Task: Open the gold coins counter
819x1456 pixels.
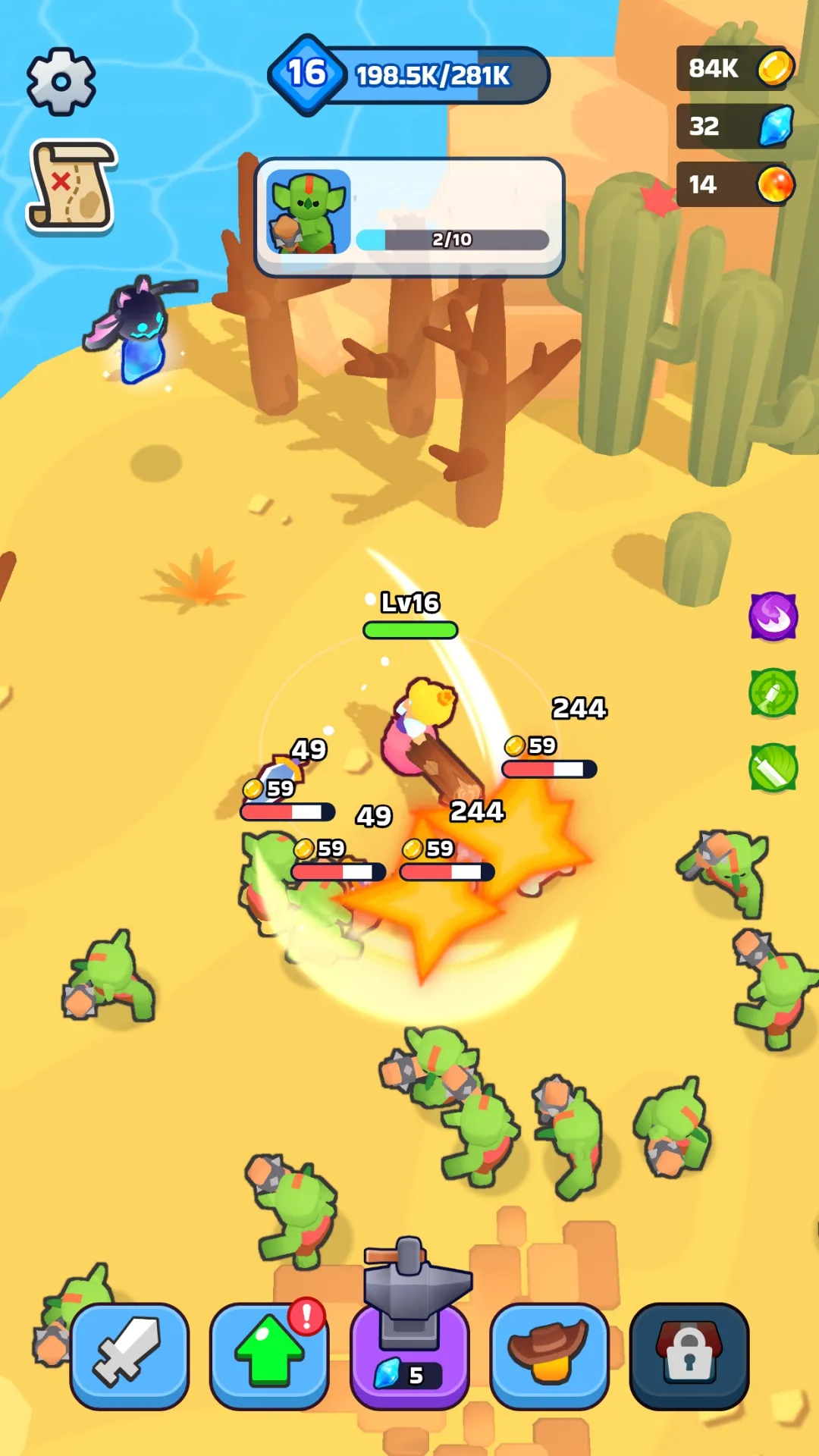Action: click(735, 68)
